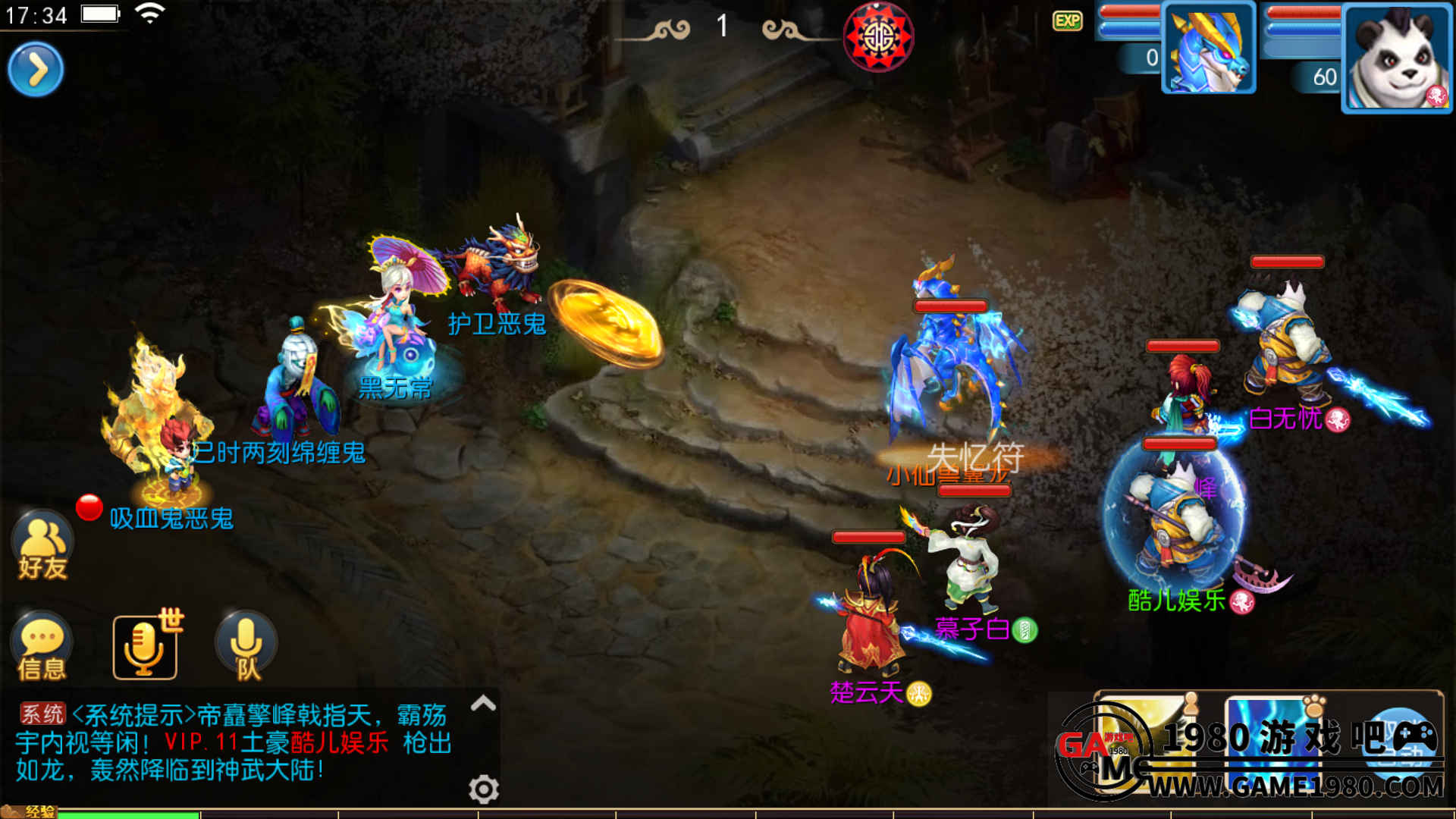Tap the blue arrow expand button
The width and height of the screenshot is (1456, 819).
click(x=36, y=70)
